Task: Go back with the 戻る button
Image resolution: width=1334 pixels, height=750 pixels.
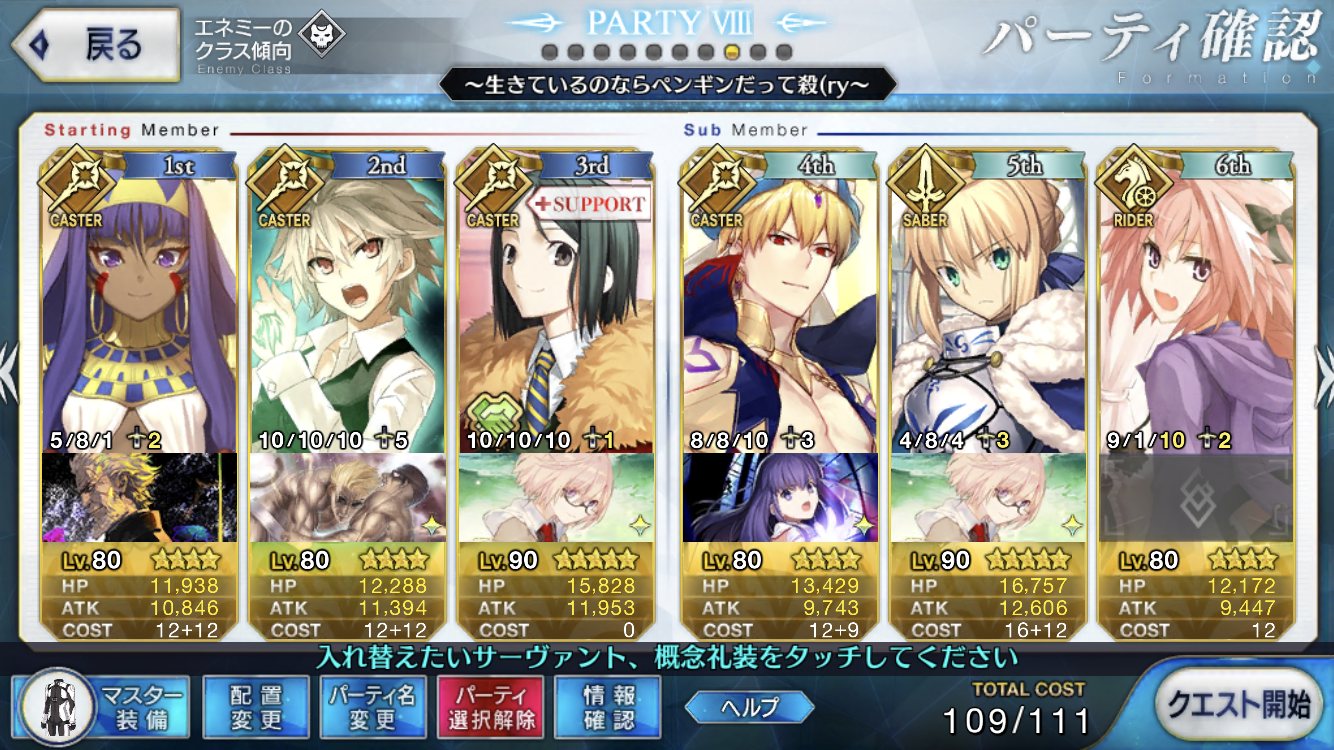Action: (x=93, y=45)
